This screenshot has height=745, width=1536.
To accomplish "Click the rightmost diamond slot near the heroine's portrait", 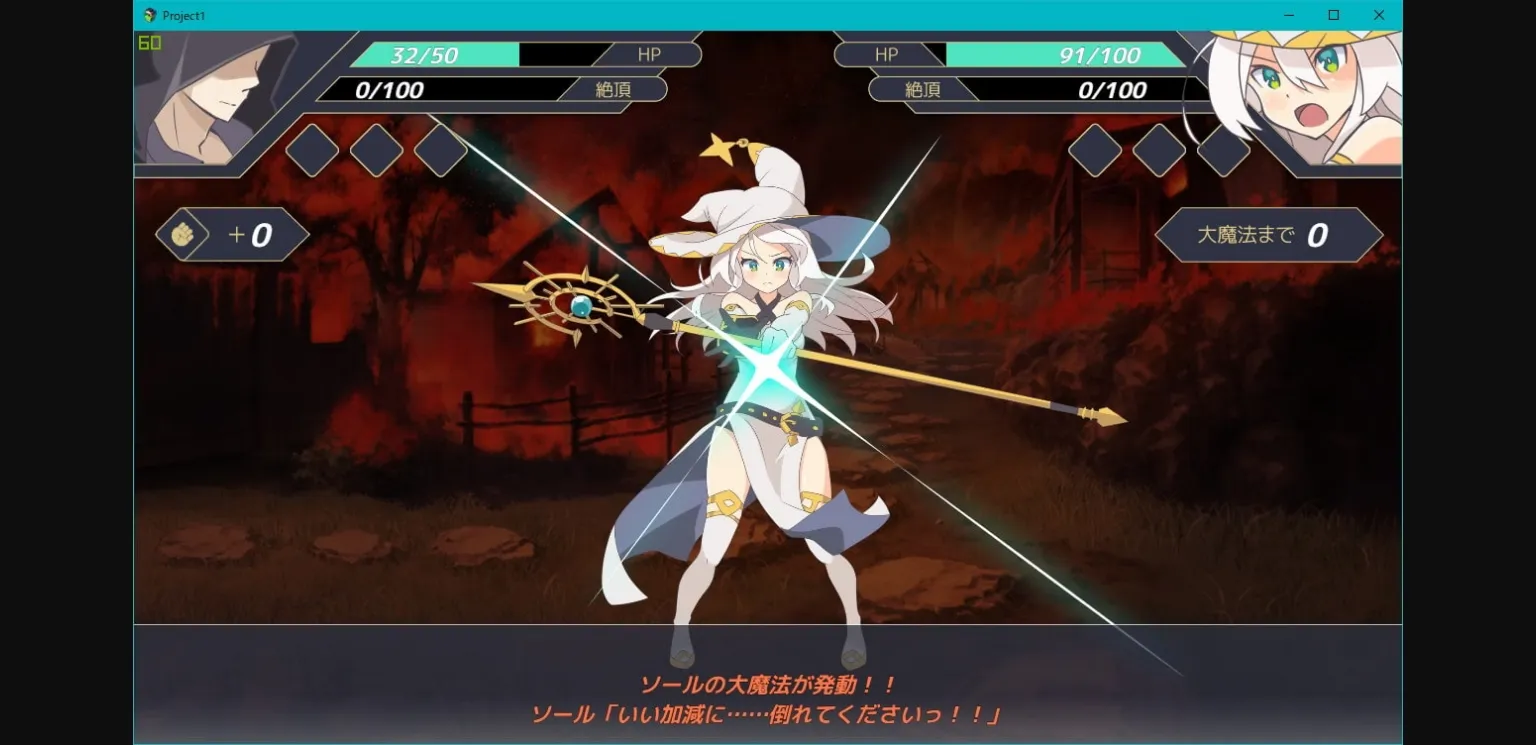I will (x=1224, y=151).
